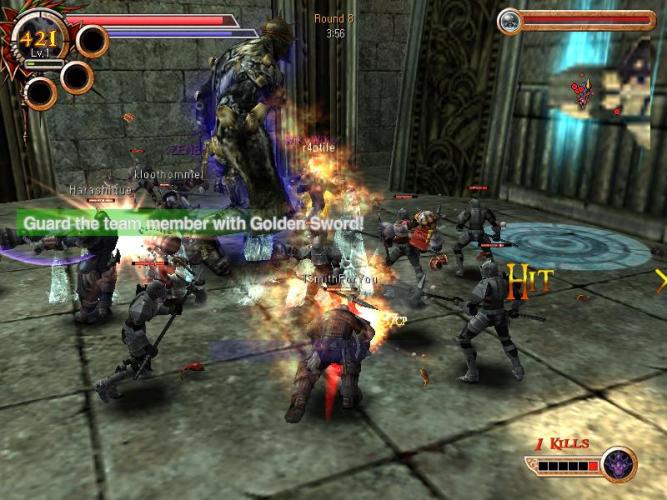Click the silver orb beside the enemy bar
This screenshot has width=667, height=500.
509,20
